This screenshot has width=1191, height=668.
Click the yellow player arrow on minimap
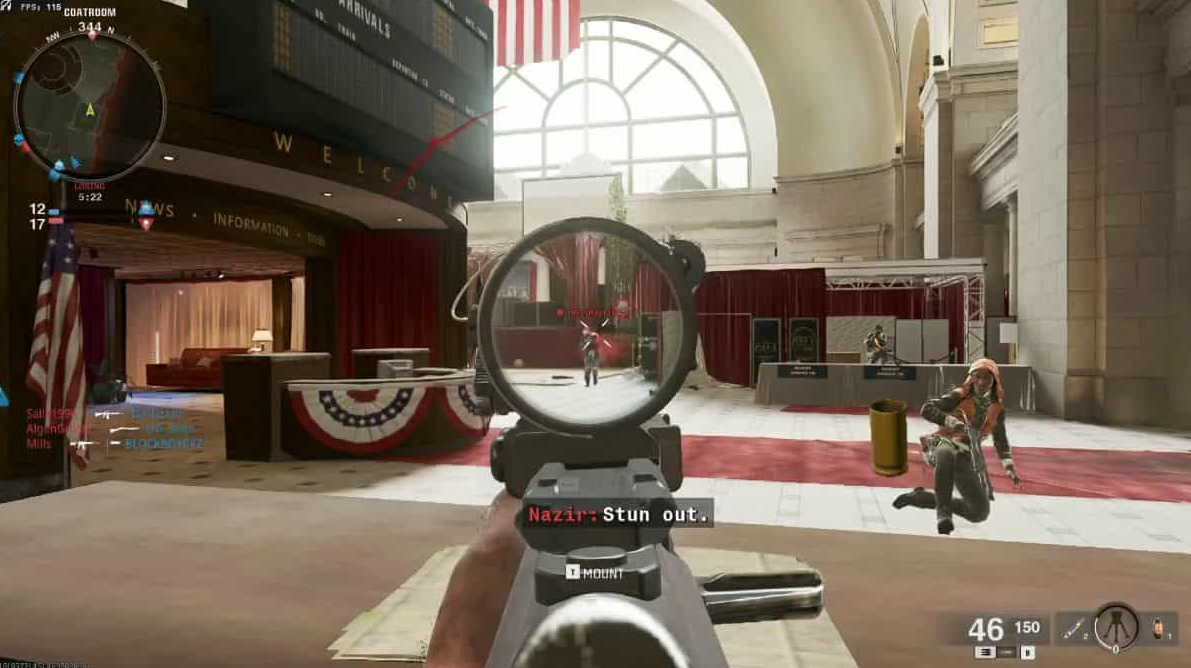tap(90, 109)
